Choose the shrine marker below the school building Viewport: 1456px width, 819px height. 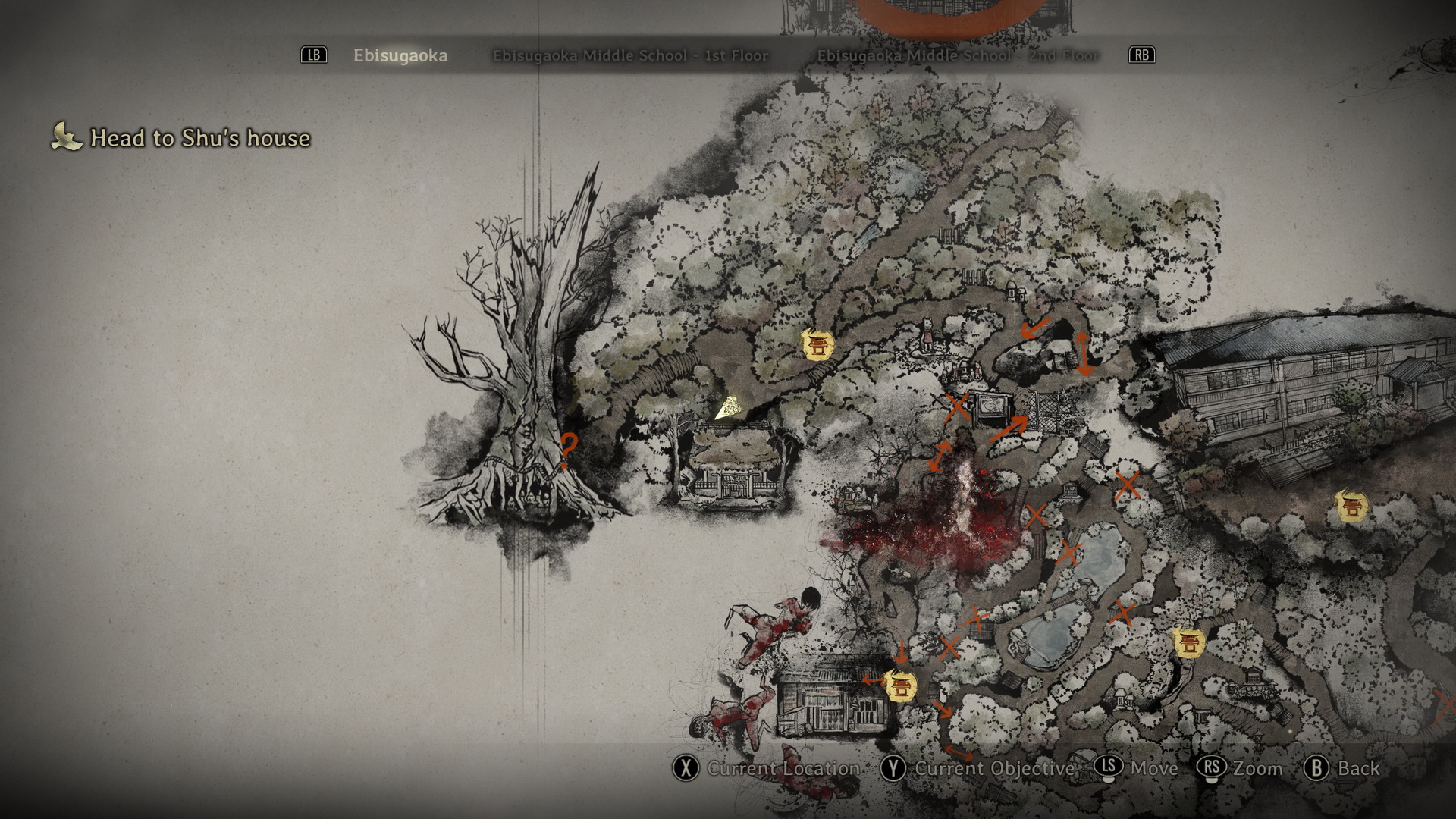(x=1351, y=506)
